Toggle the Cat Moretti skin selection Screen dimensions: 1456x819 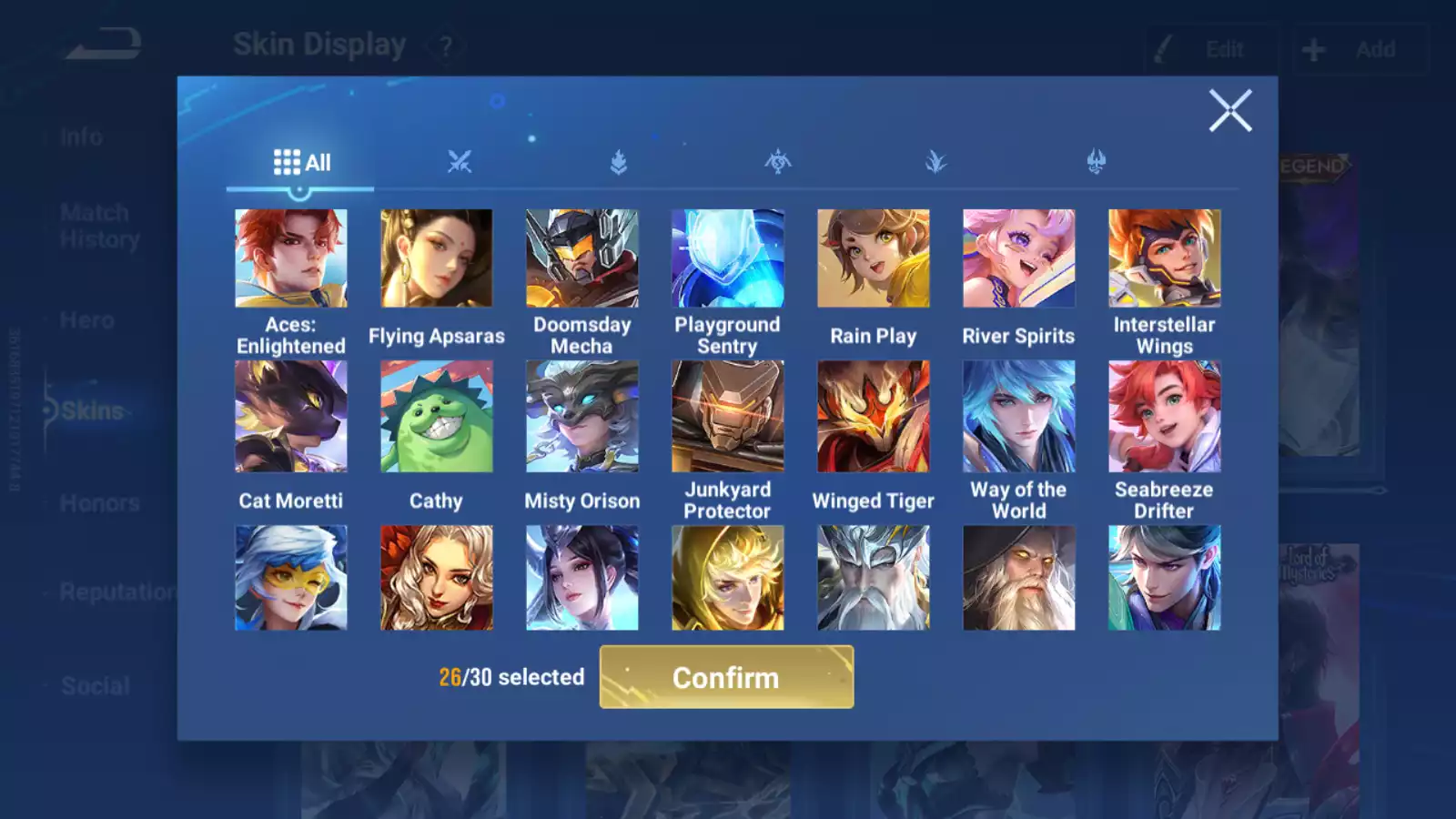click(290, 416)
